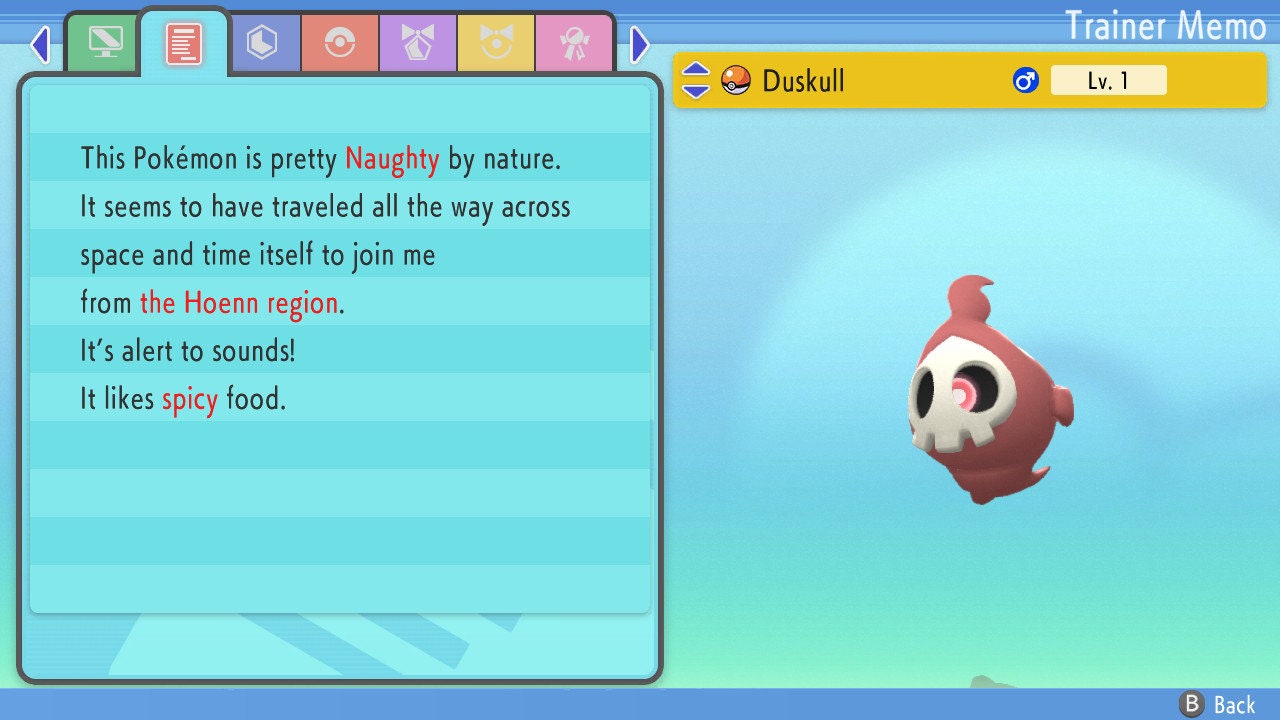The height and width of the screenshot is (720, 1280).
Task: Open the blue hexagon stats tab
Action: [x=262, y=43]
